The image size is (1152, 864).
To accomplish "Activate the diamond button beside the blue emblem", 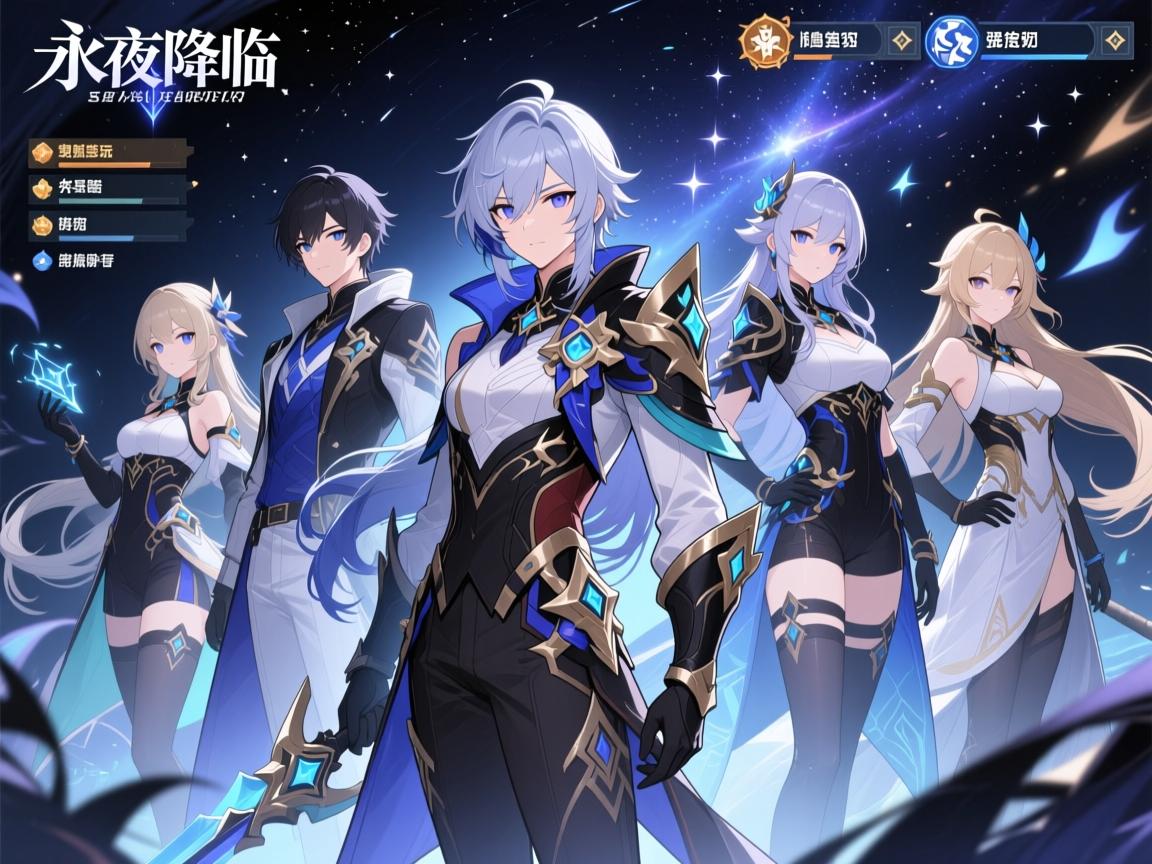I will 1115,41.
